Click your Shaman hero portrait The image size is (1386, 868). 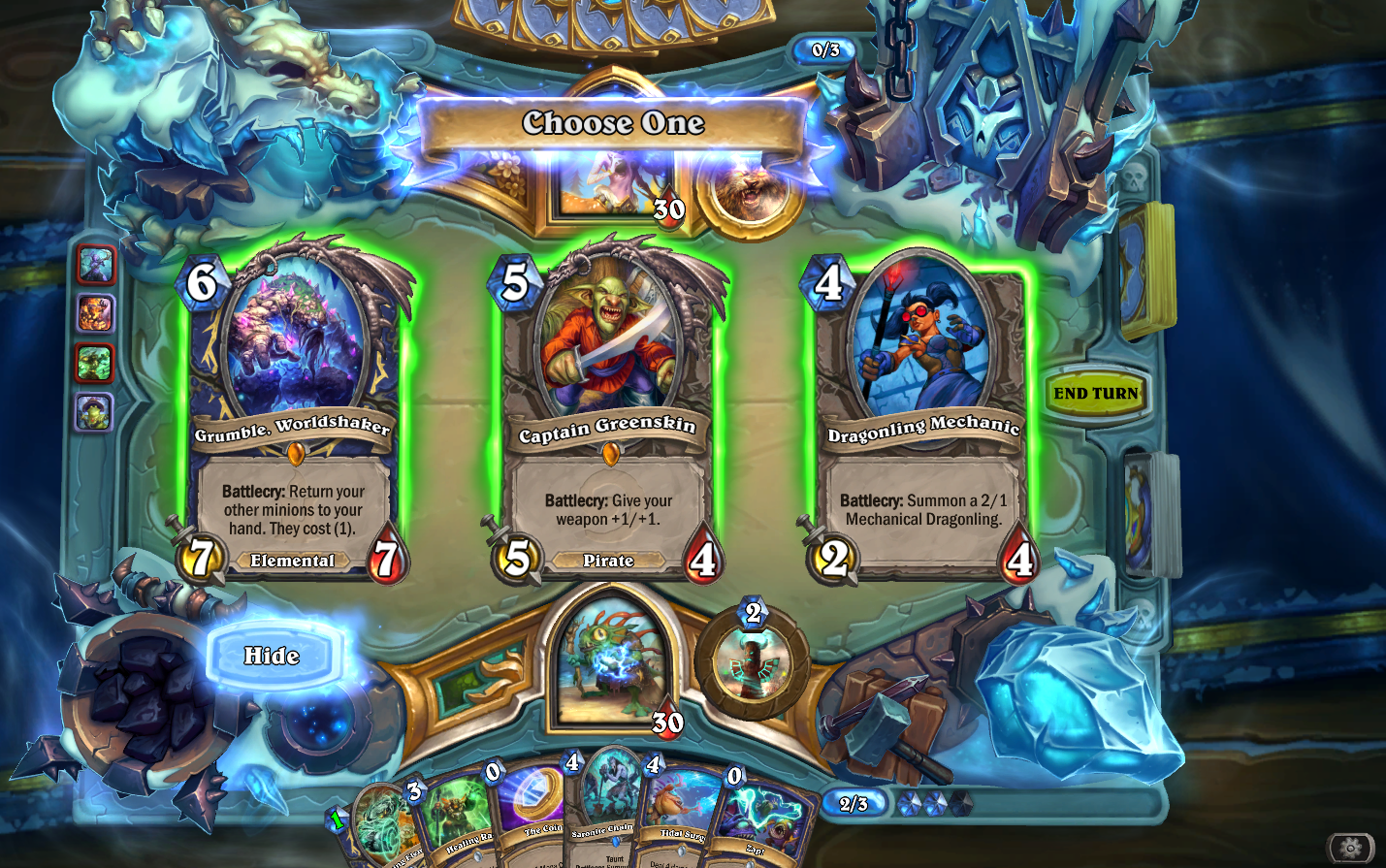click(x=610, y=664)
